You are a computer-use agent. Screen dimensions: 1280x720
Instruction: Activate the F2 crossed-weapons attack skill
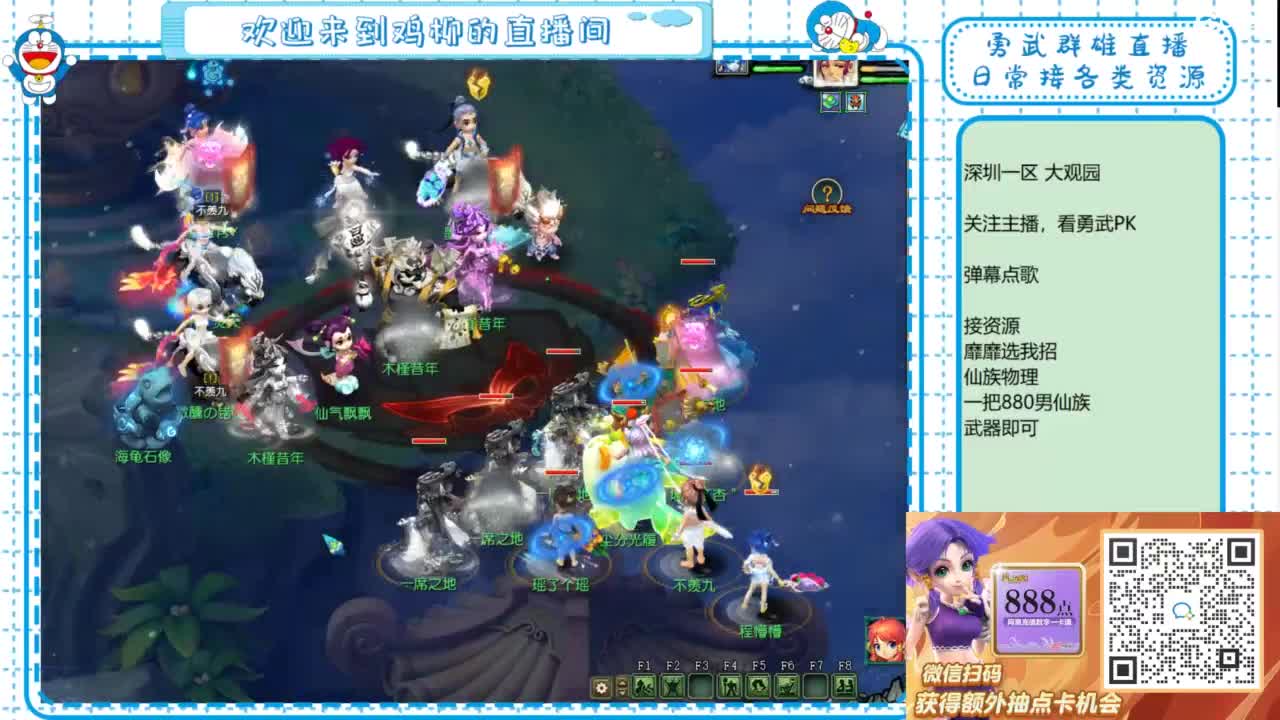tap(673, 686)
